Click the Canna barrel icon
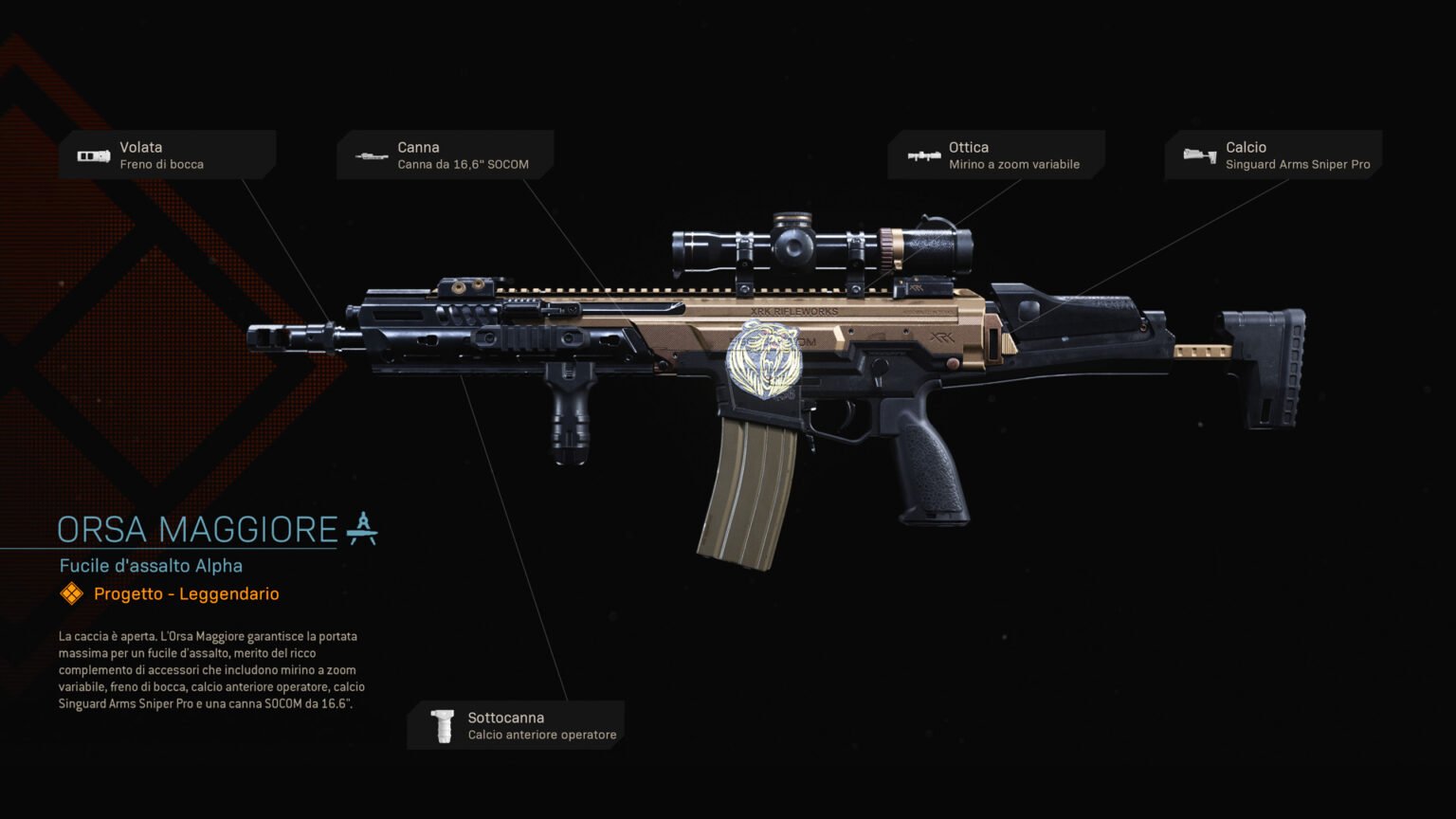Viewport: 1456px width, 819px height. point(370,155)
